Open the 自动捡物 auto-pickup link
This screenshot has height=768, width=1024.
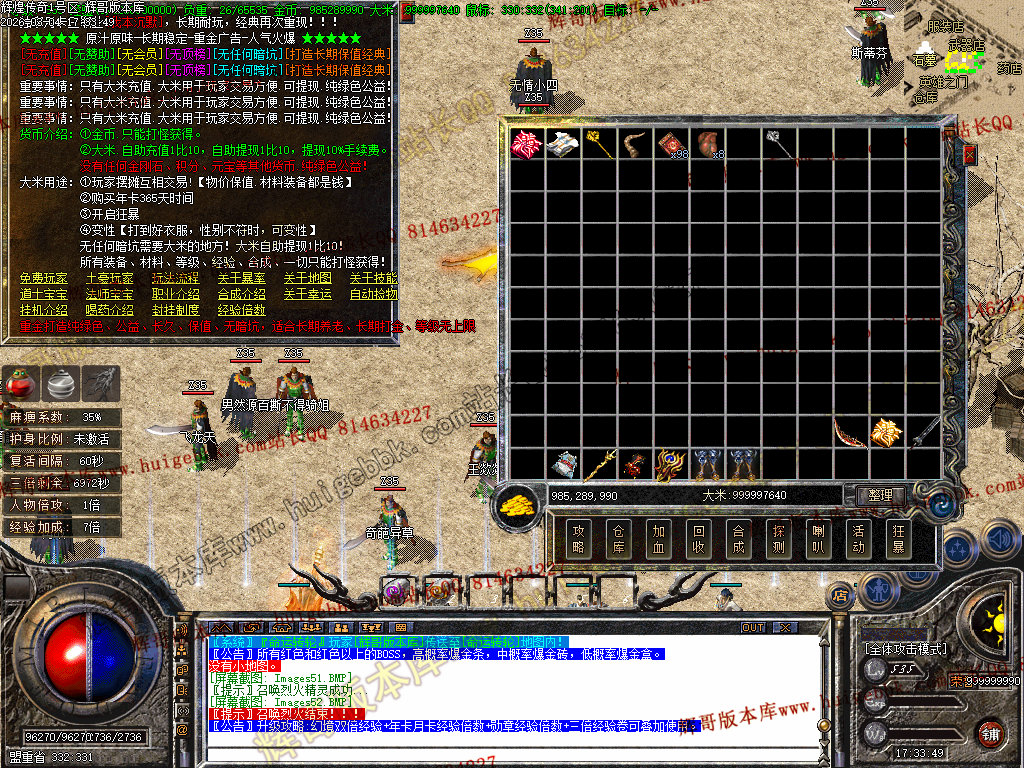point(372,294)
